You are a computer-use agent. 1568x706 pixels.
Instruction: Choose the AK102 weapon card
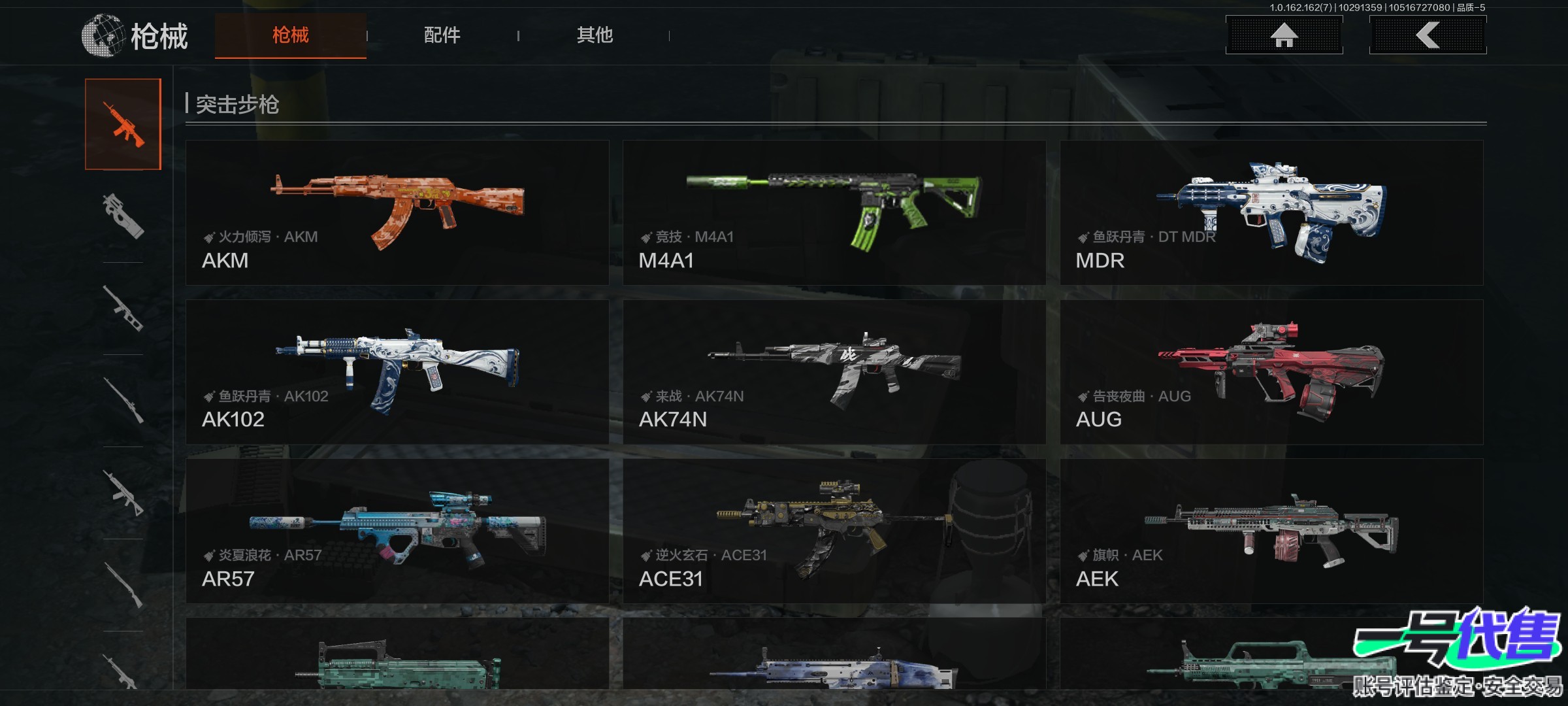coord(397,372)
